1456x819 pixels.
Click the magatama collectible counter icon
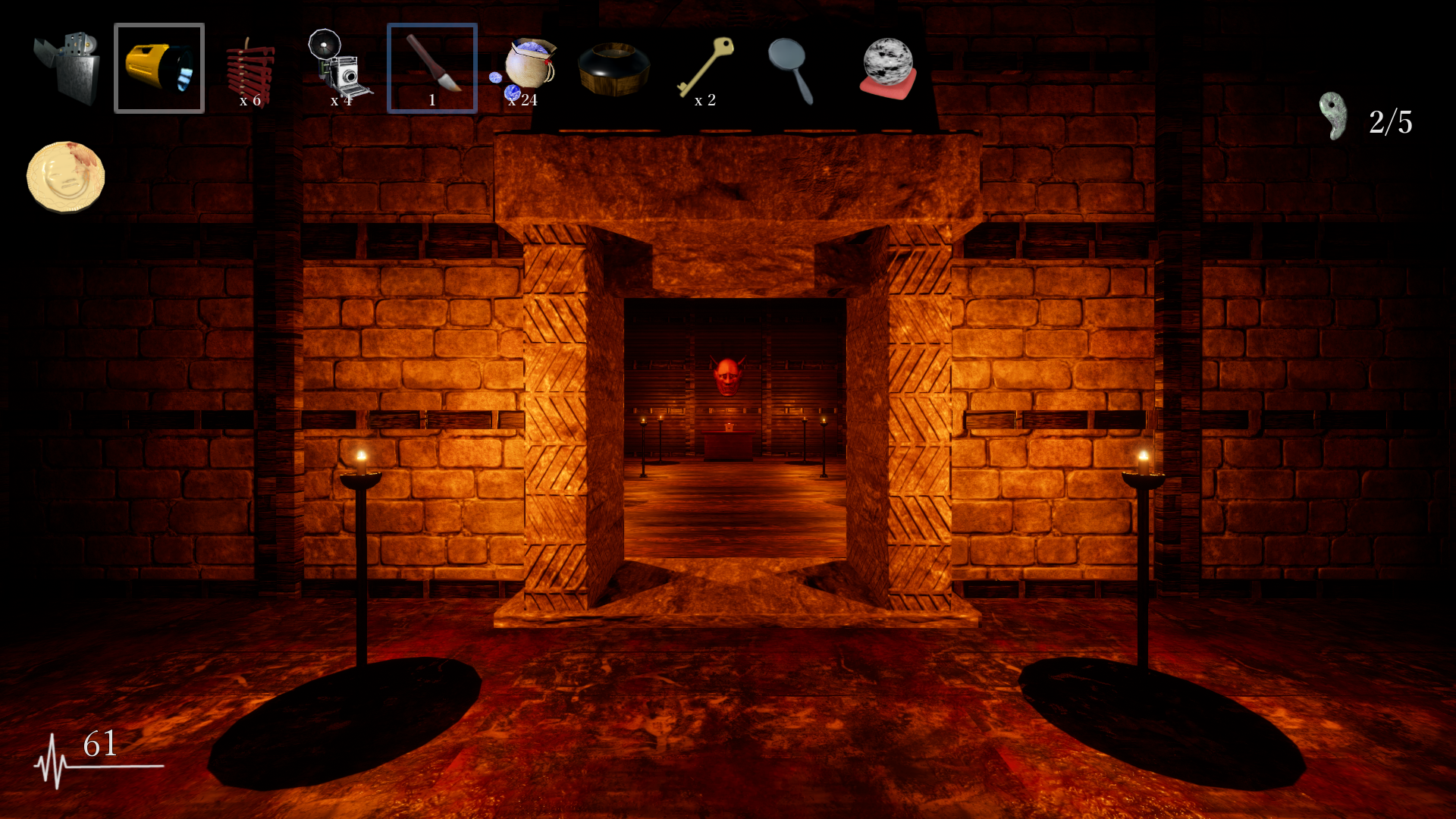pyautogui.click(x=1332, y=116)
